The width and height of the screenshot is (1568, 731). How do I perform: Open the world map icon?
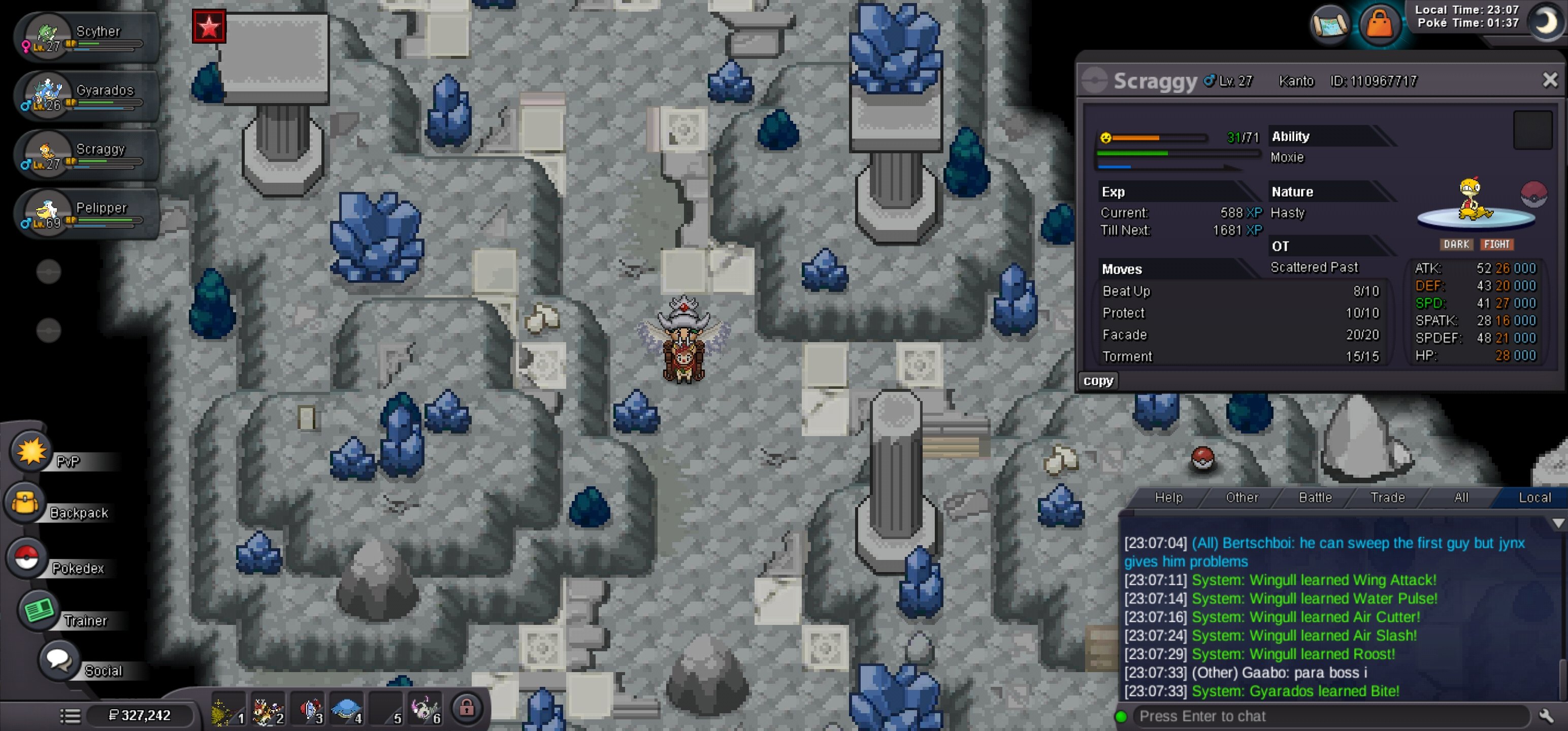(1330, 24)
